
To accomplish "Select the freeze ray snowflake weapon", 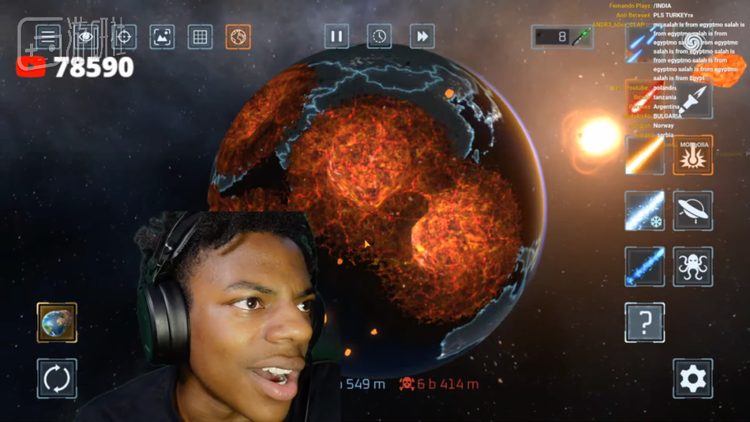I will 645,211.
